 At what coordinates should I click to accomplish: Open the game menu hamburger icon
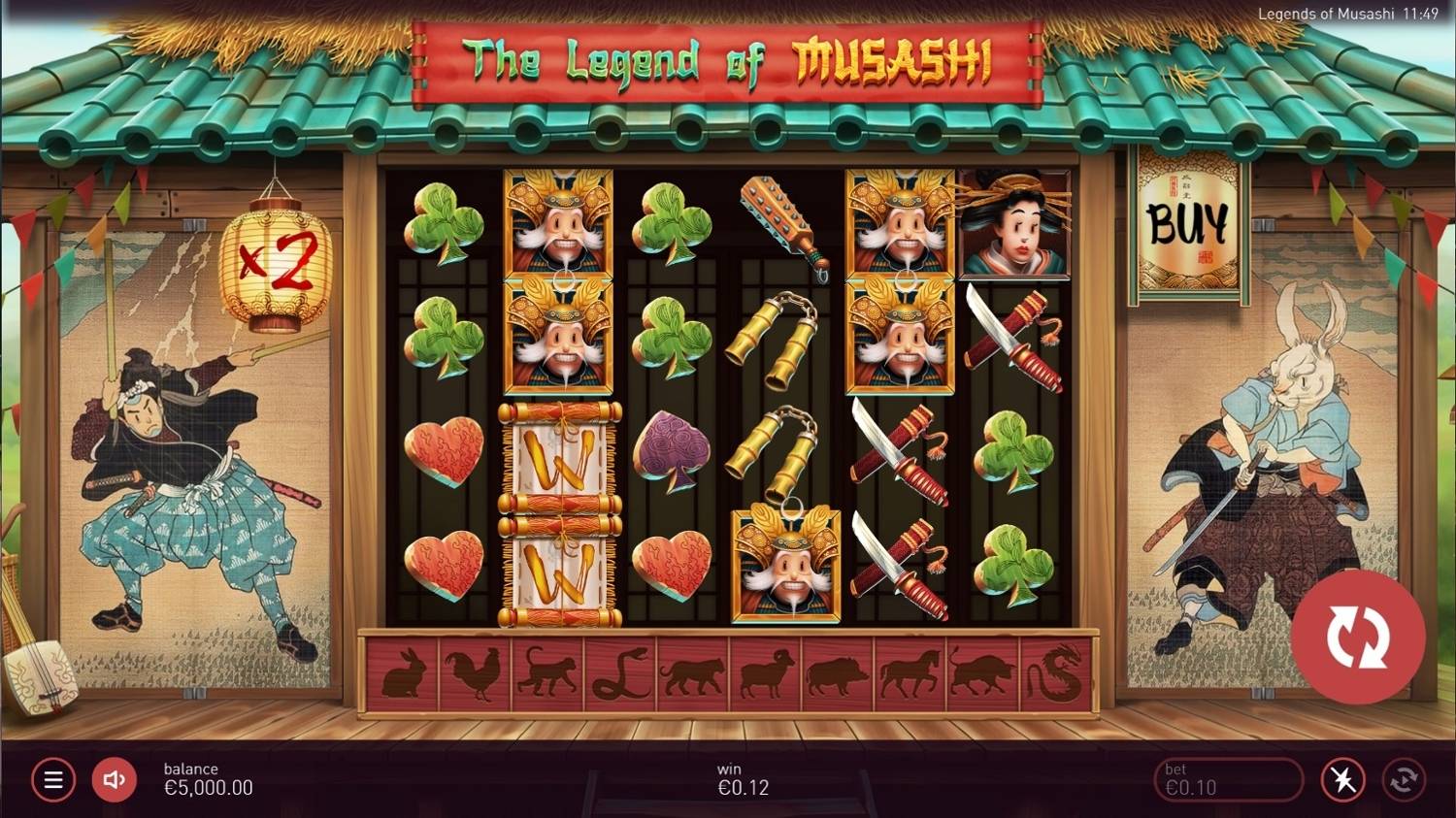coord(53,779)
